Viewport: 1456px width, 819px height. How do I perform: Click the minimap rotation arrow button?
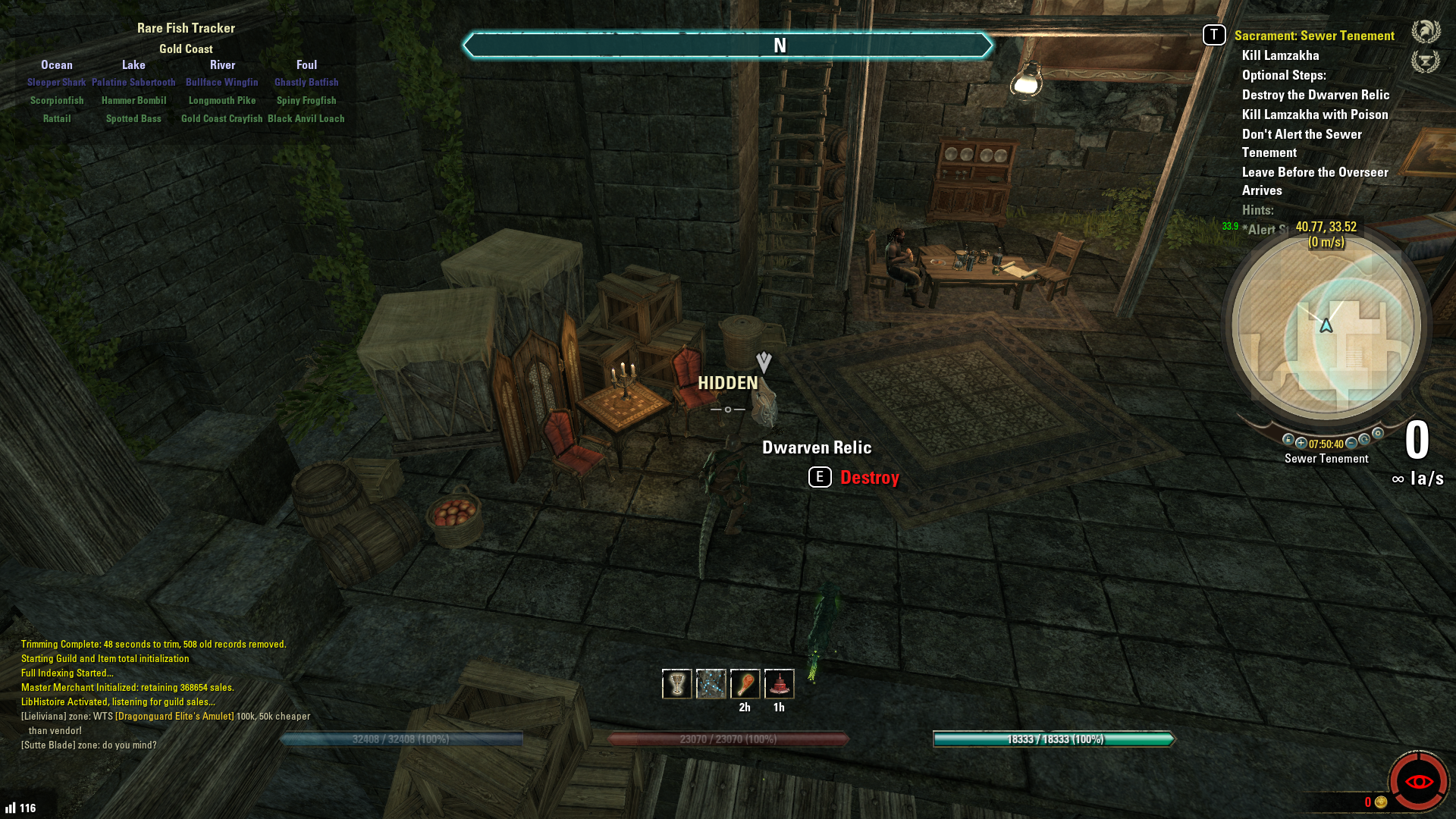(1365, 440)
